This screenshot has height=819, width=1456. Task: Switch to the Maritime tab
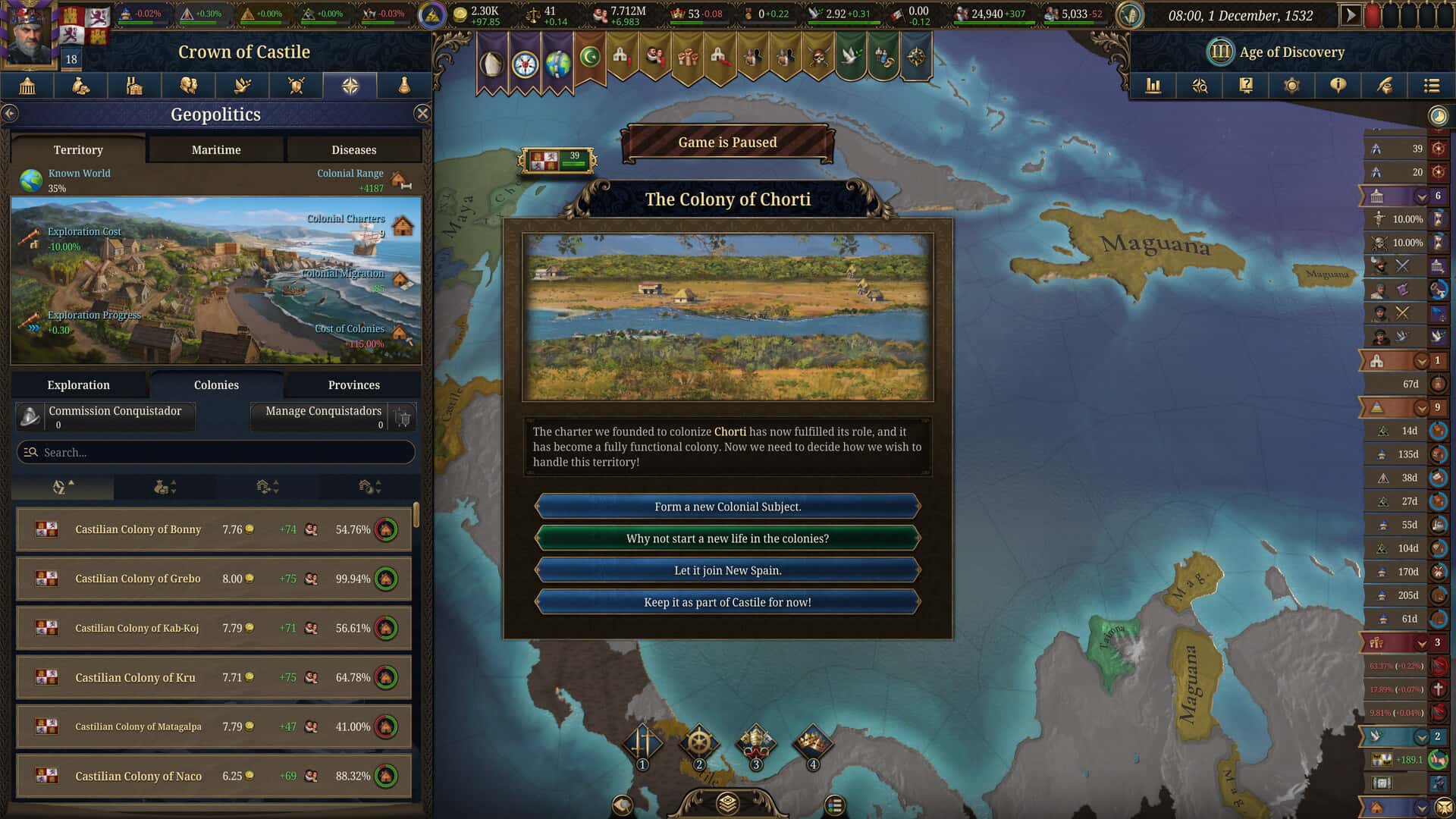point(215,149)
